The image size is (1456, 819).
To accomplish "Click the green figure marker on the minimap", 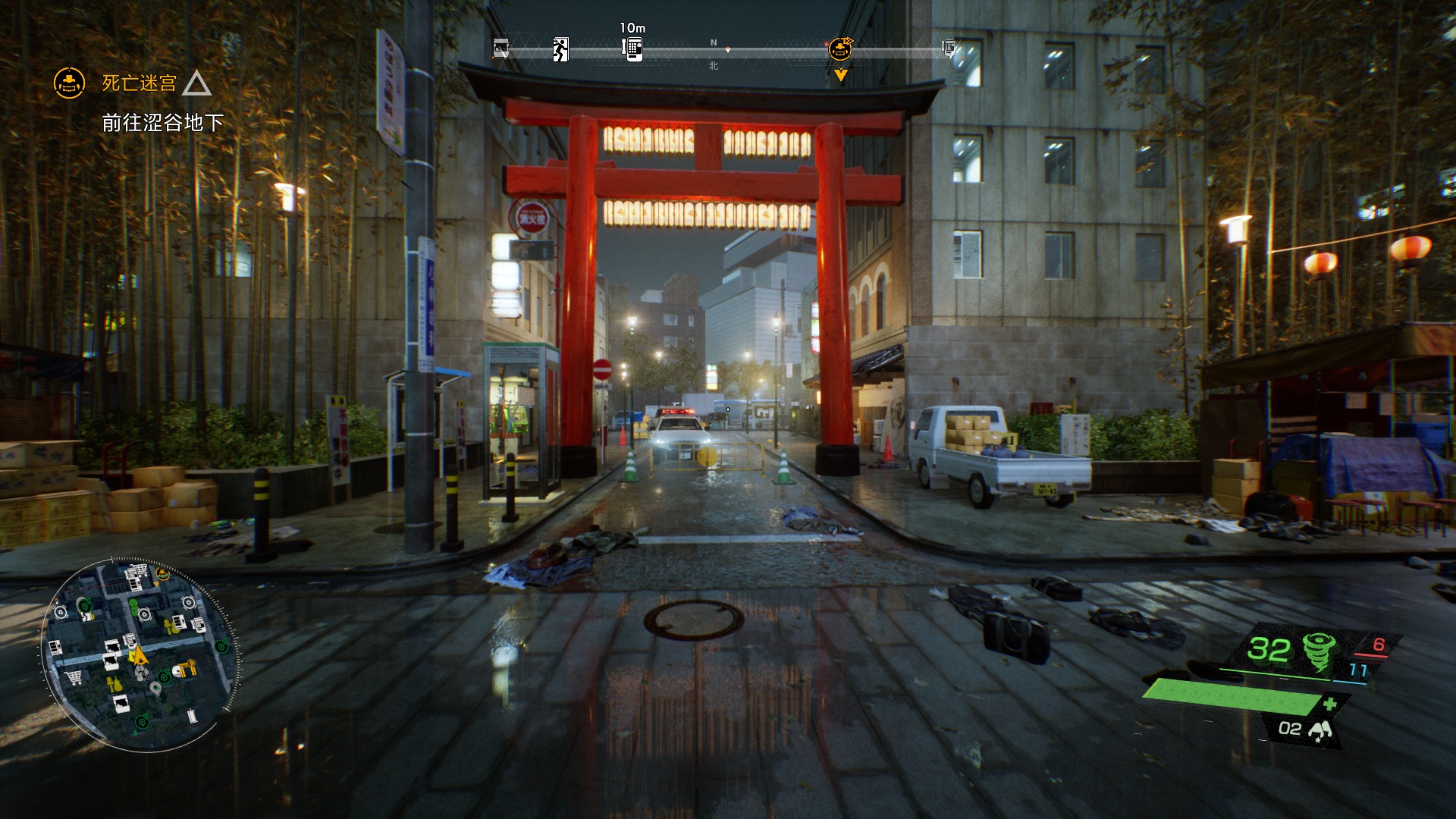I will coord(133,607).
